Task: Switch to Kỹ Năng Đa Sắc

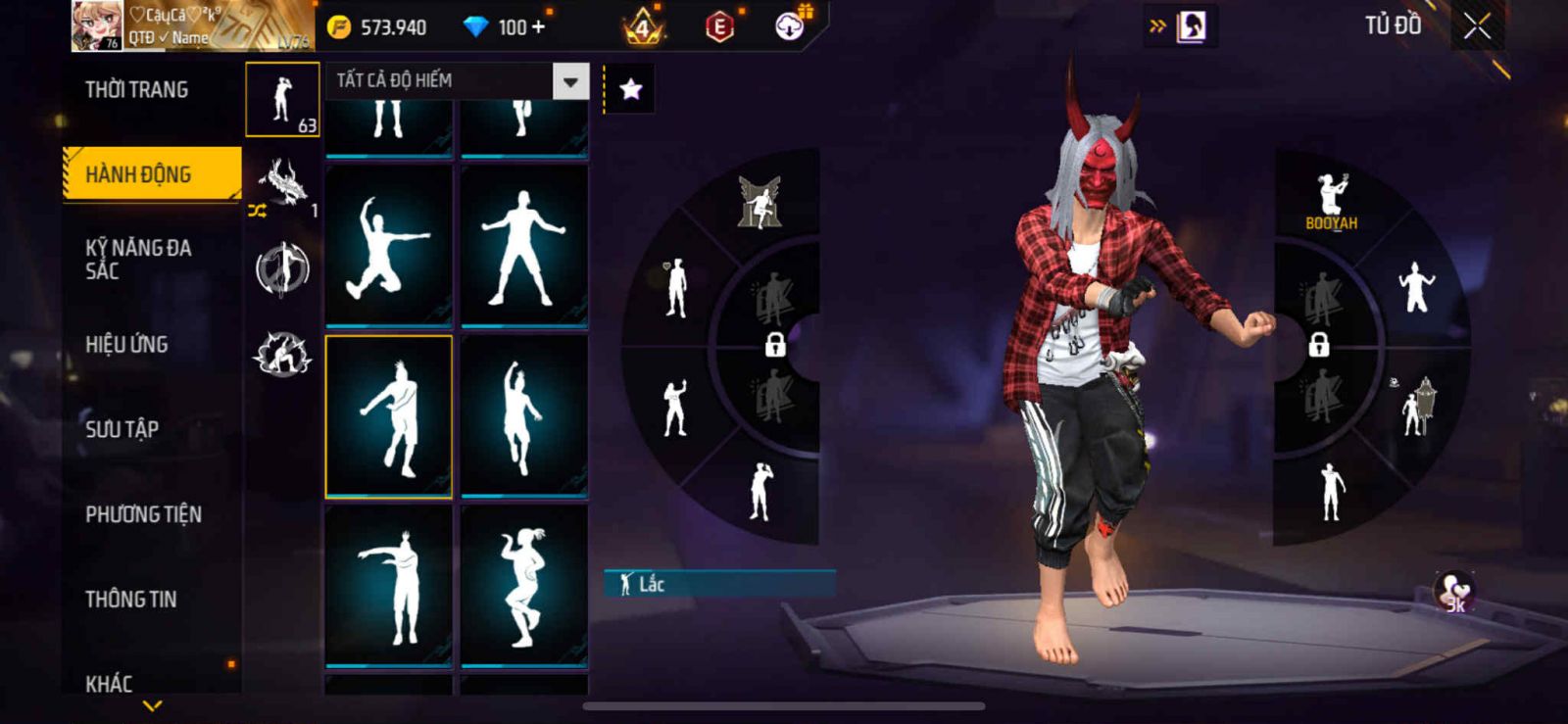Action: coord(138,259)
